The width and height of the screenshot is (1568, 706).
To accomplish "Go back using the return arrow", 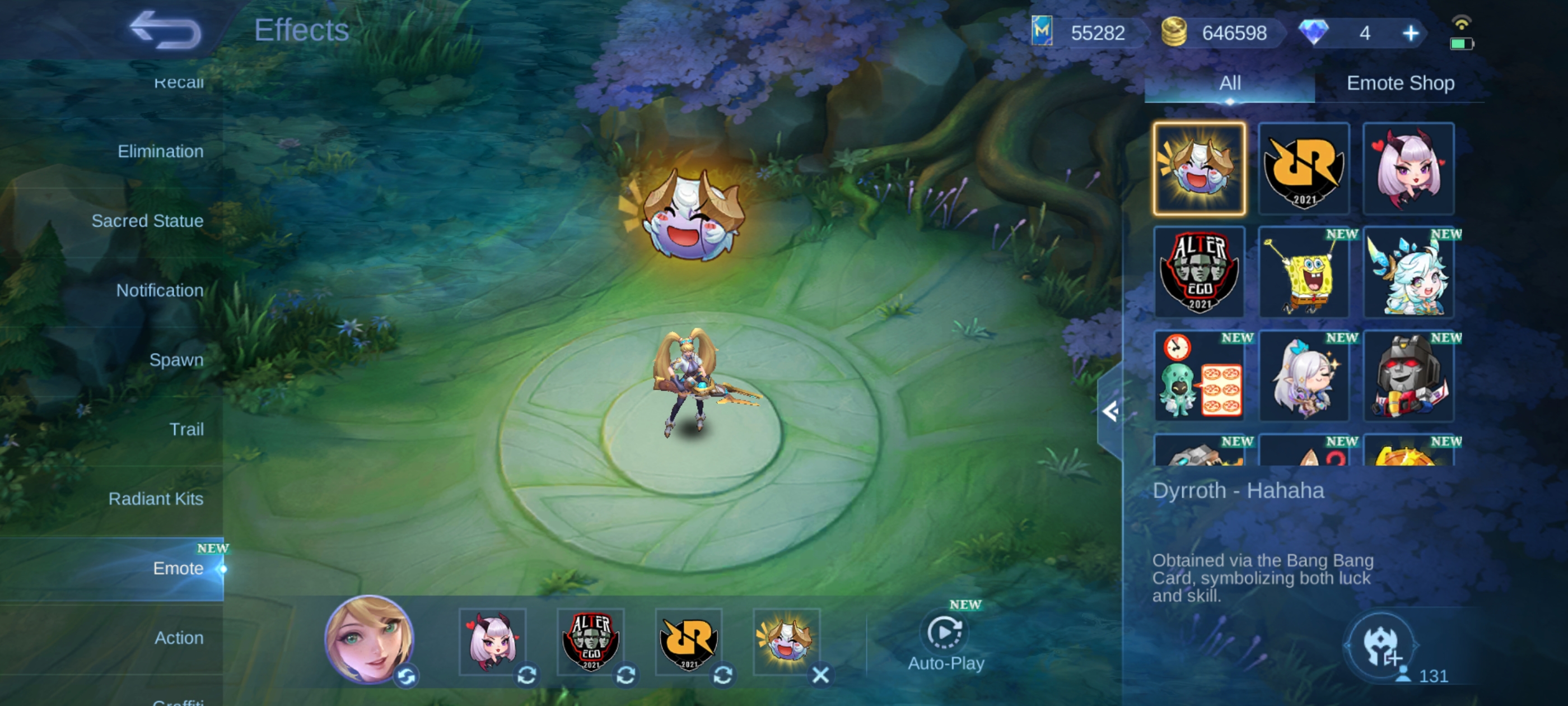I will (x=164, y=29).
